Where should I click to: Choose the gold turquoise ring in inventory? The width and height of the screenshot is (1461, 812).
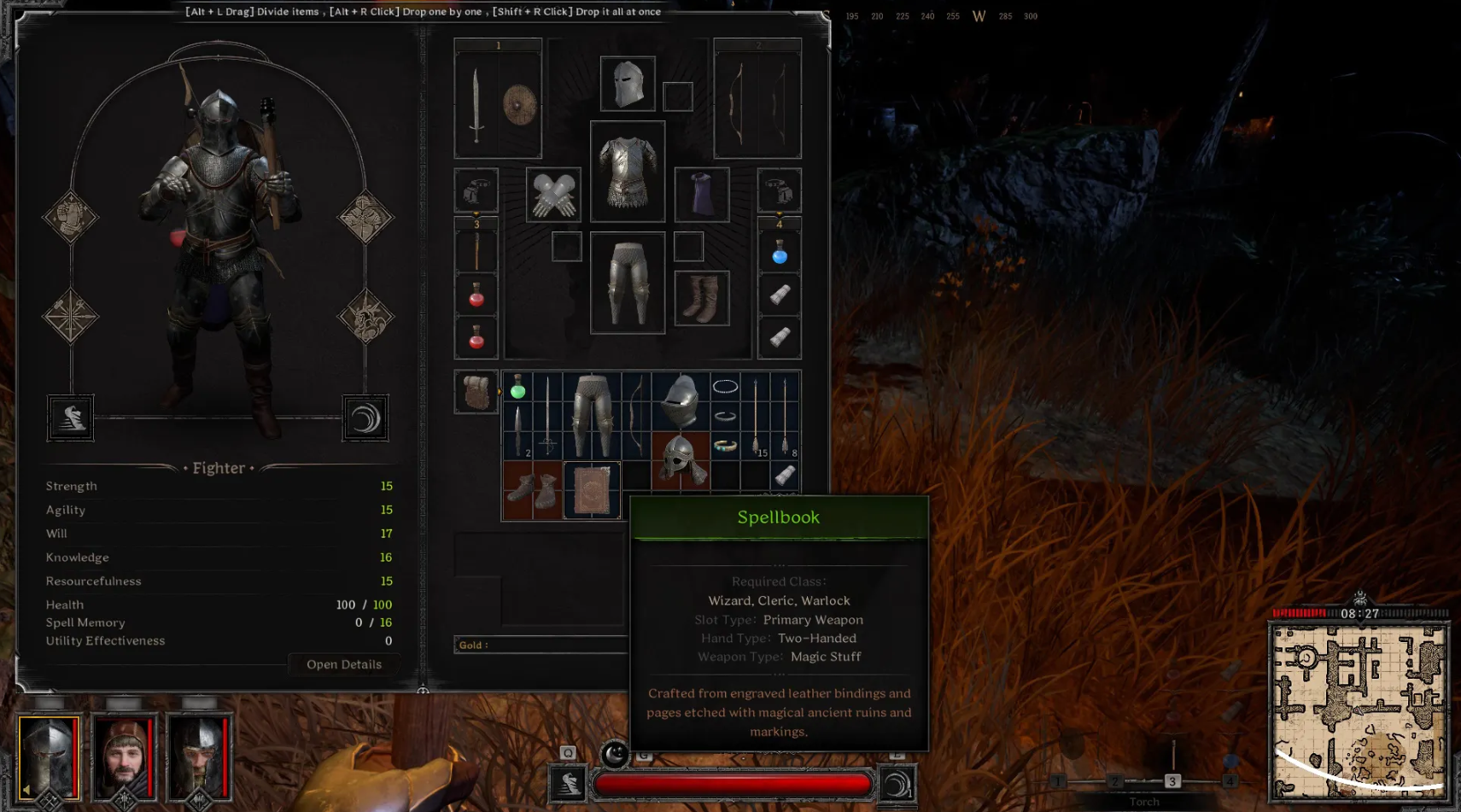coord(725,446)
